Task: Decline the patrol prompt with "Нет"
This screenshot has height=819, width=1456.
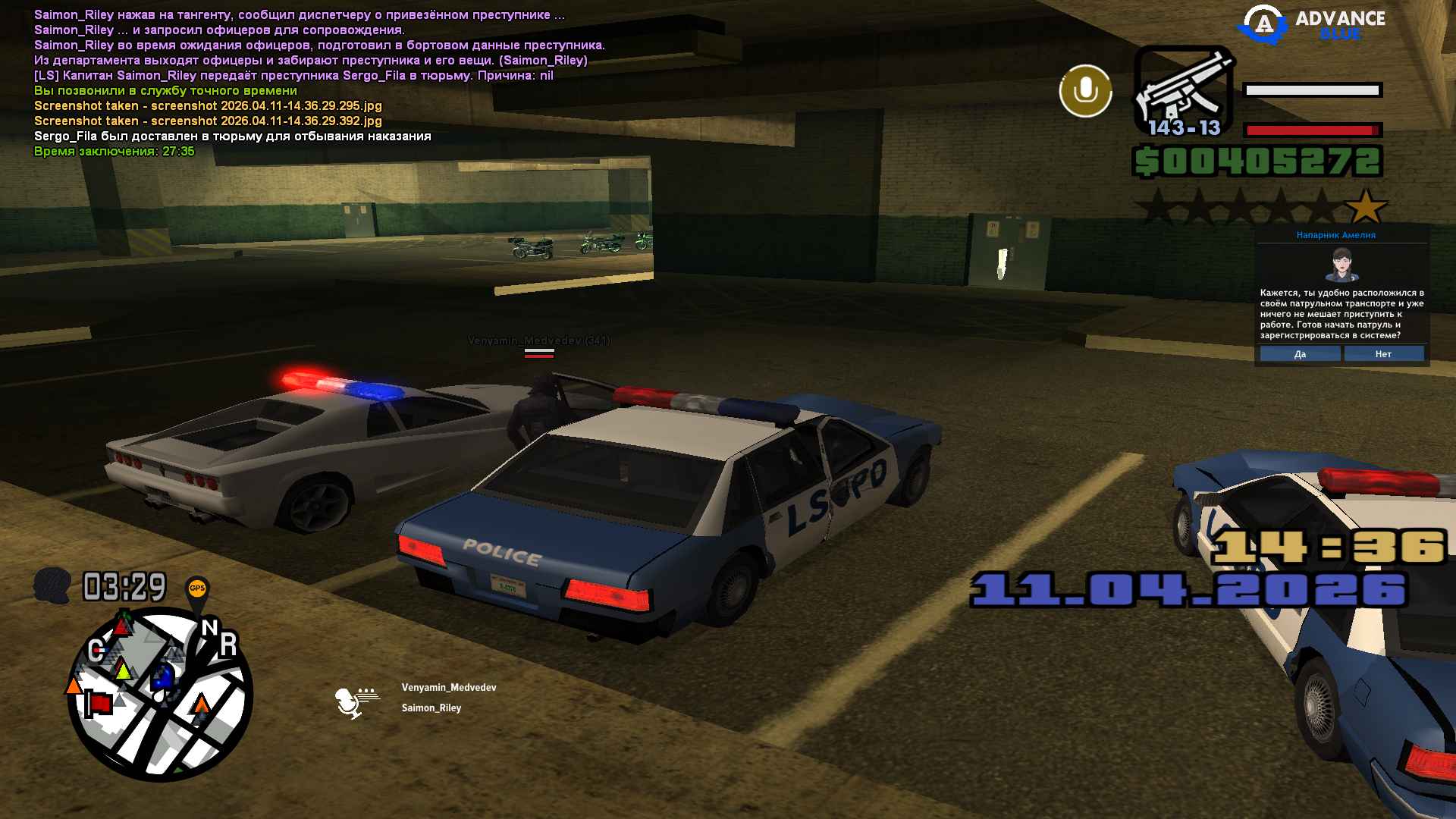Action: (1383, 354)
